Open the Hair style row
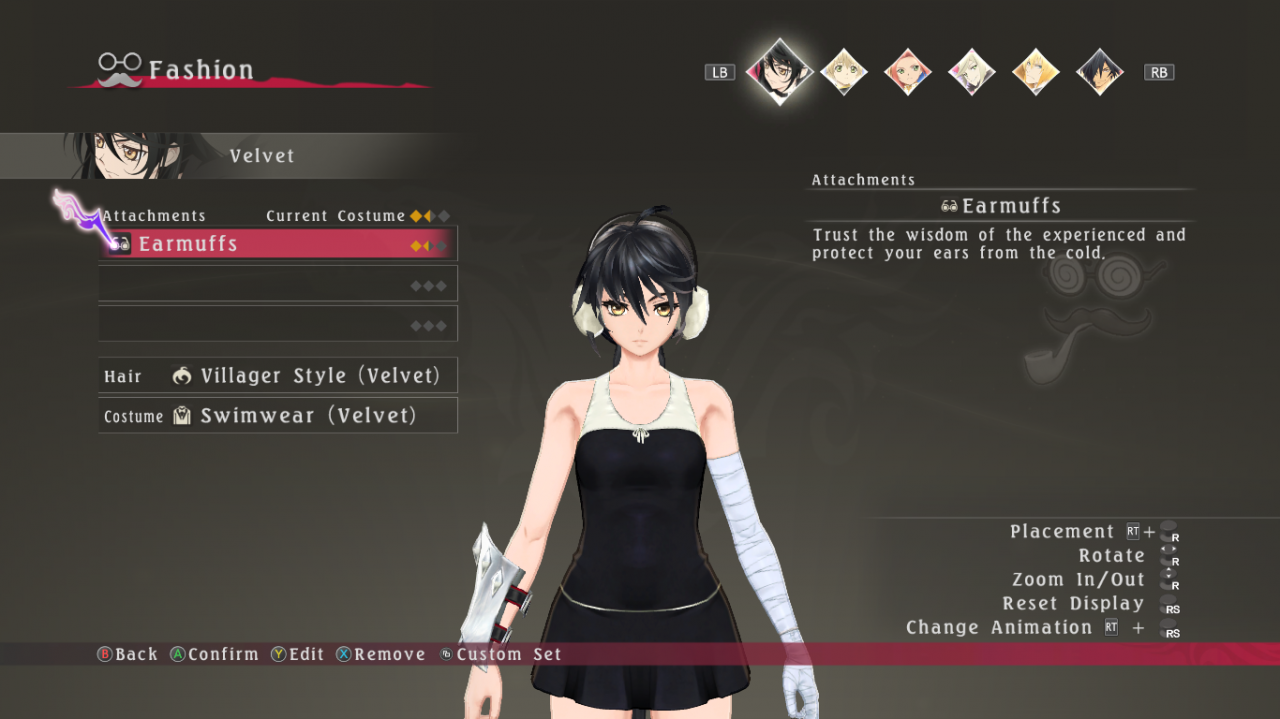The width and height of the screenshot is (1280, 719). (x=278, y=376)
